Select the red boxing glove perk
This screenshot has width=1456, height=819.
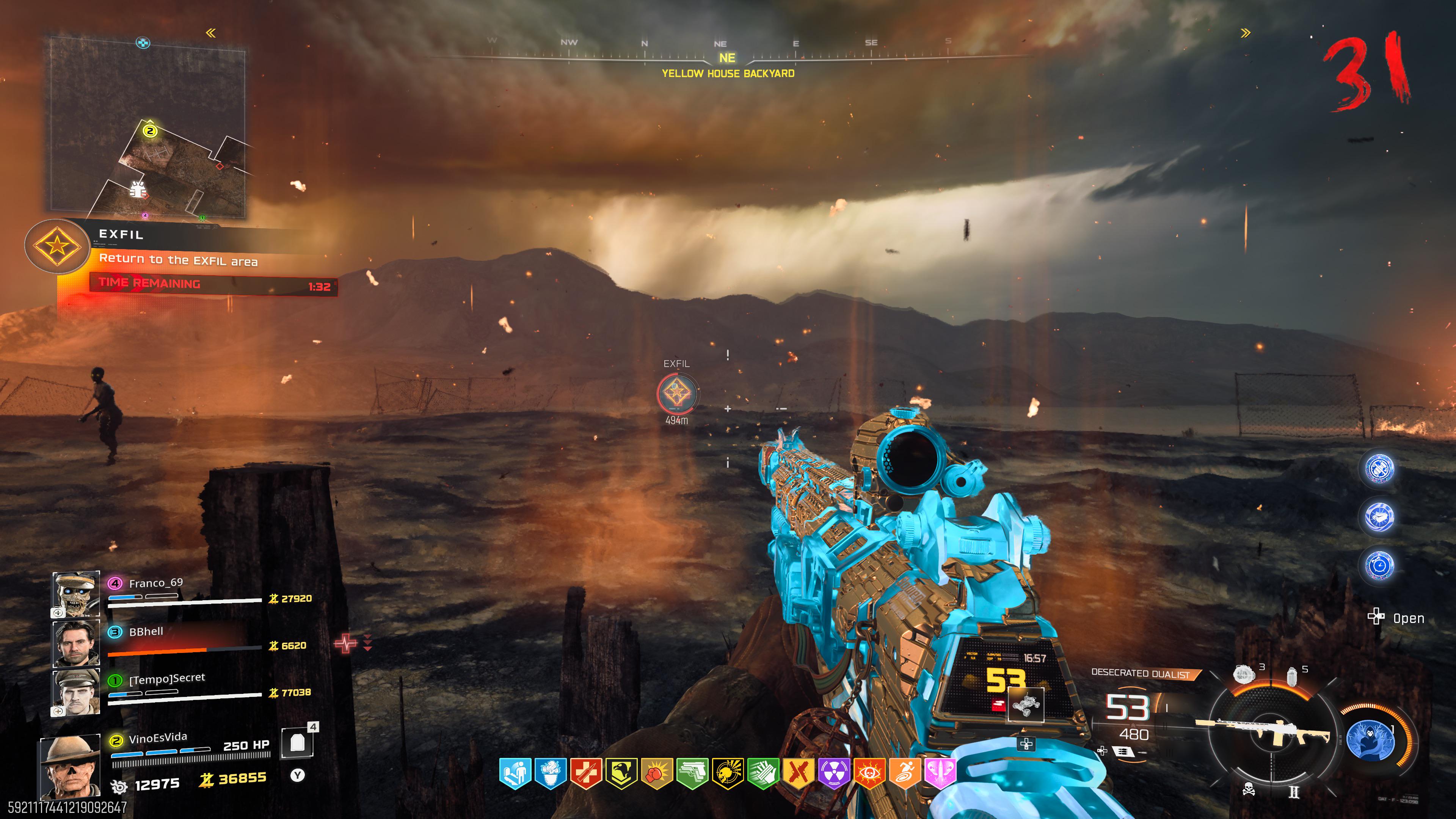coord(657,773)
